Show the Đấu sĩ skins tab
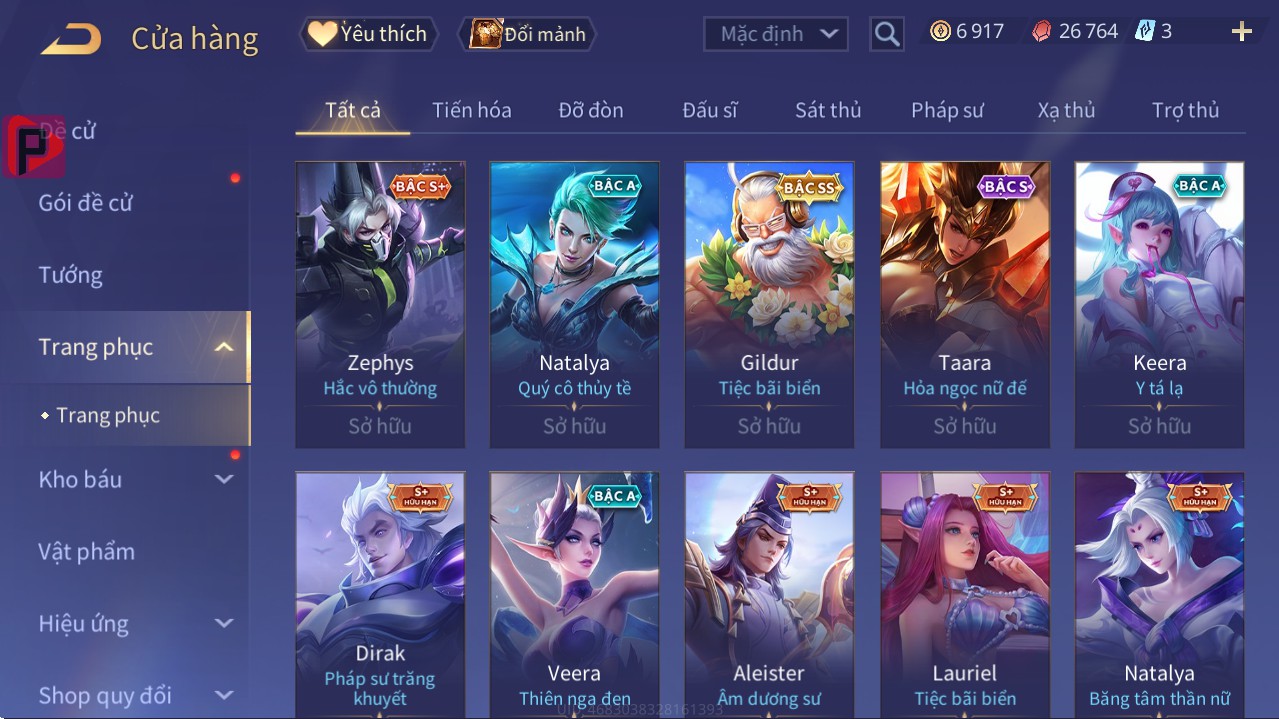 (x=709, y=110)
